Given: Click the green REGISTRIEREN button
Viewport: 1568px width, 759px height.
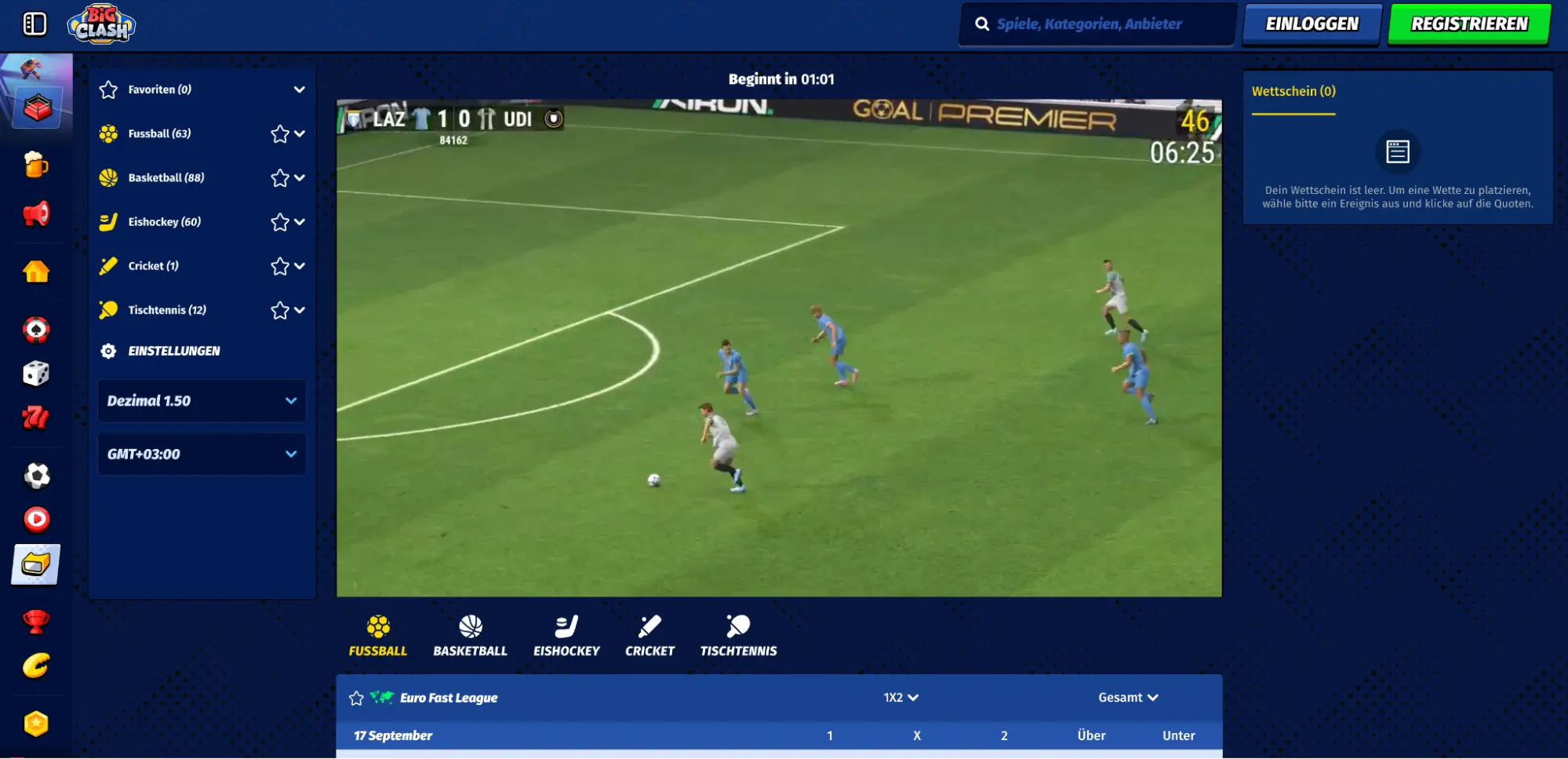Looking at the screenshot, I should pos(1466,23).
